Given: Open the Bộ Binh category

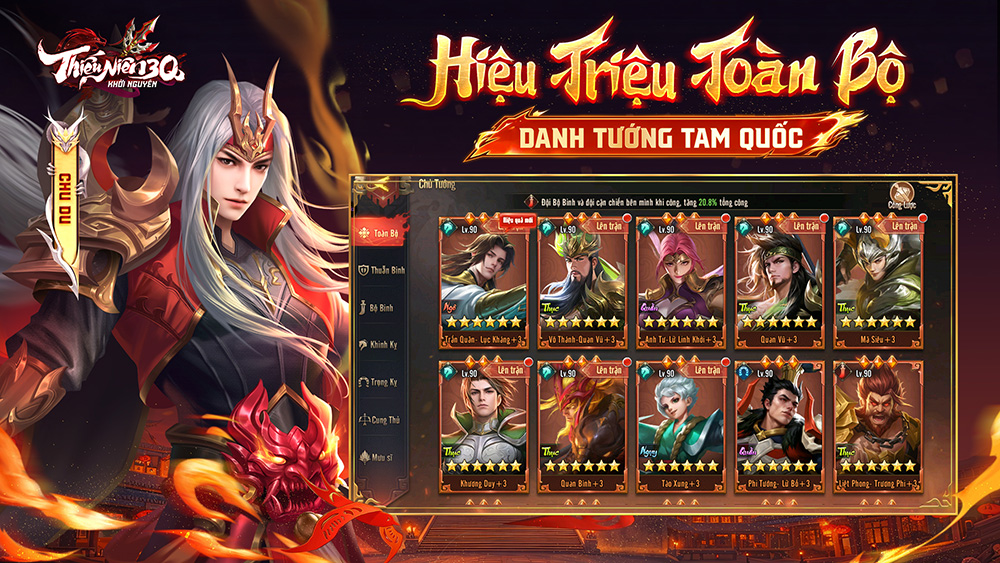Looking at the screenshot, I should [379, 308].
